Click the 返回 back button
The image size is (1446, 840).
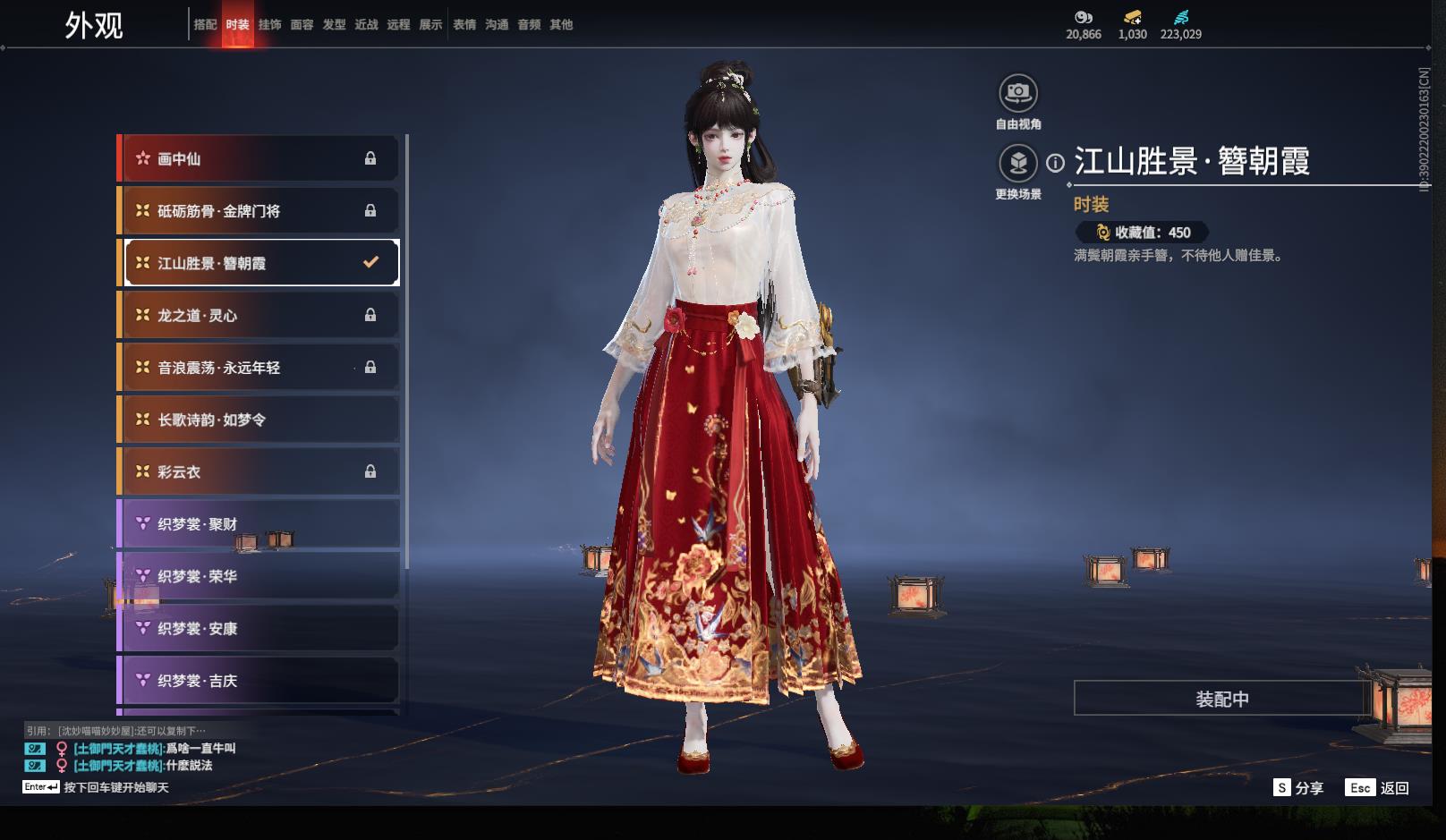pos(1383,788)
